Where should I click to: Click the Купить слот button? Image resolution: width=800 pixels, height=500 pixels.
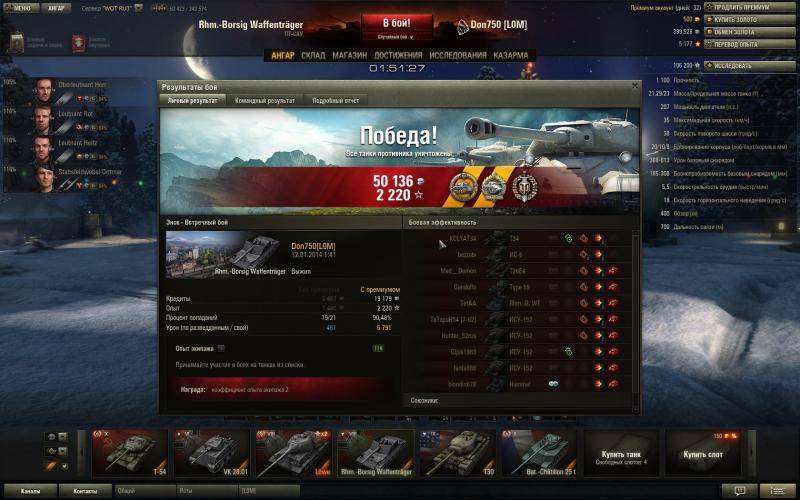coord(703,454)
